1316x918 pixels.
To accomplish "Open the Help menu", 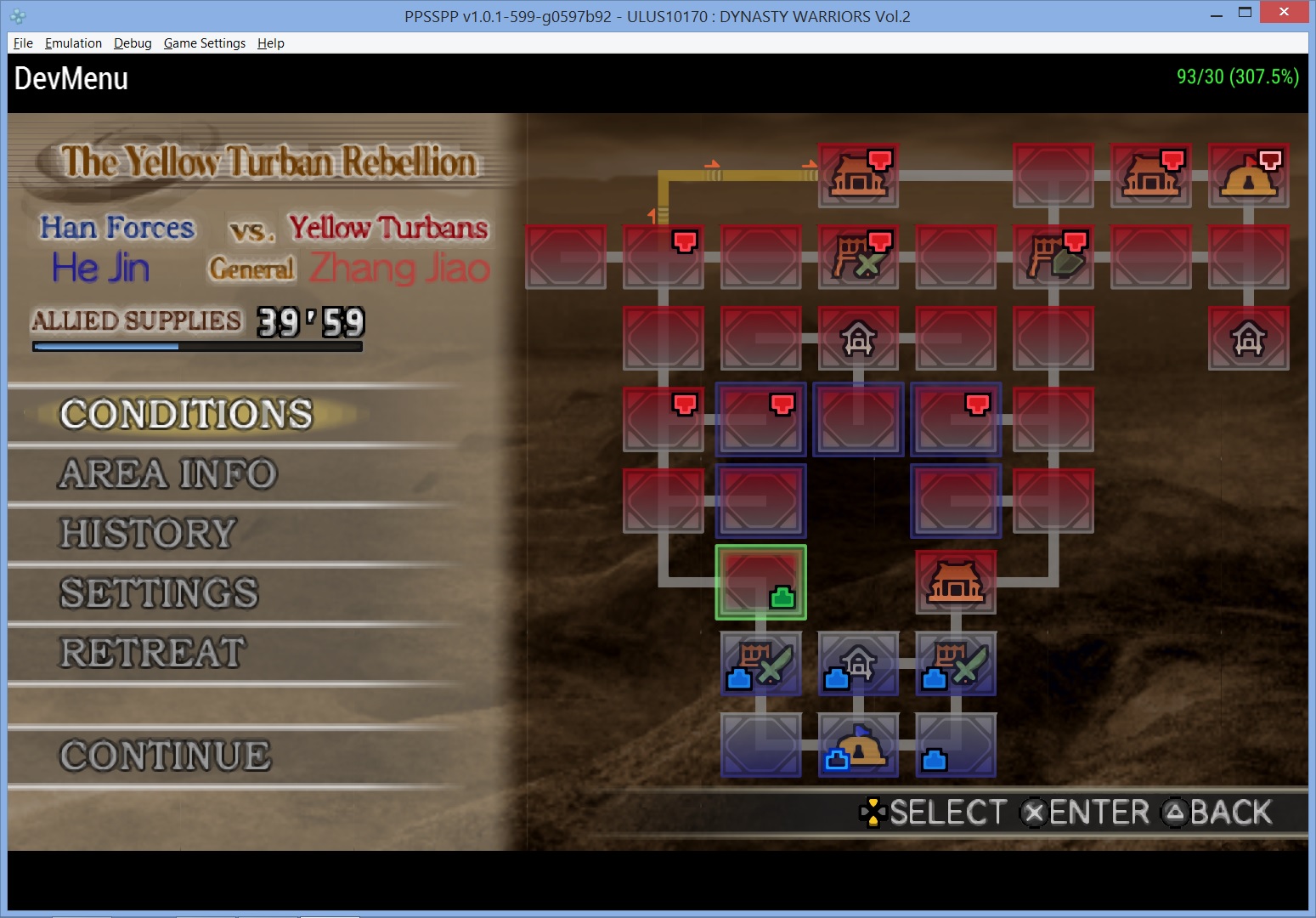I will 270,43.
